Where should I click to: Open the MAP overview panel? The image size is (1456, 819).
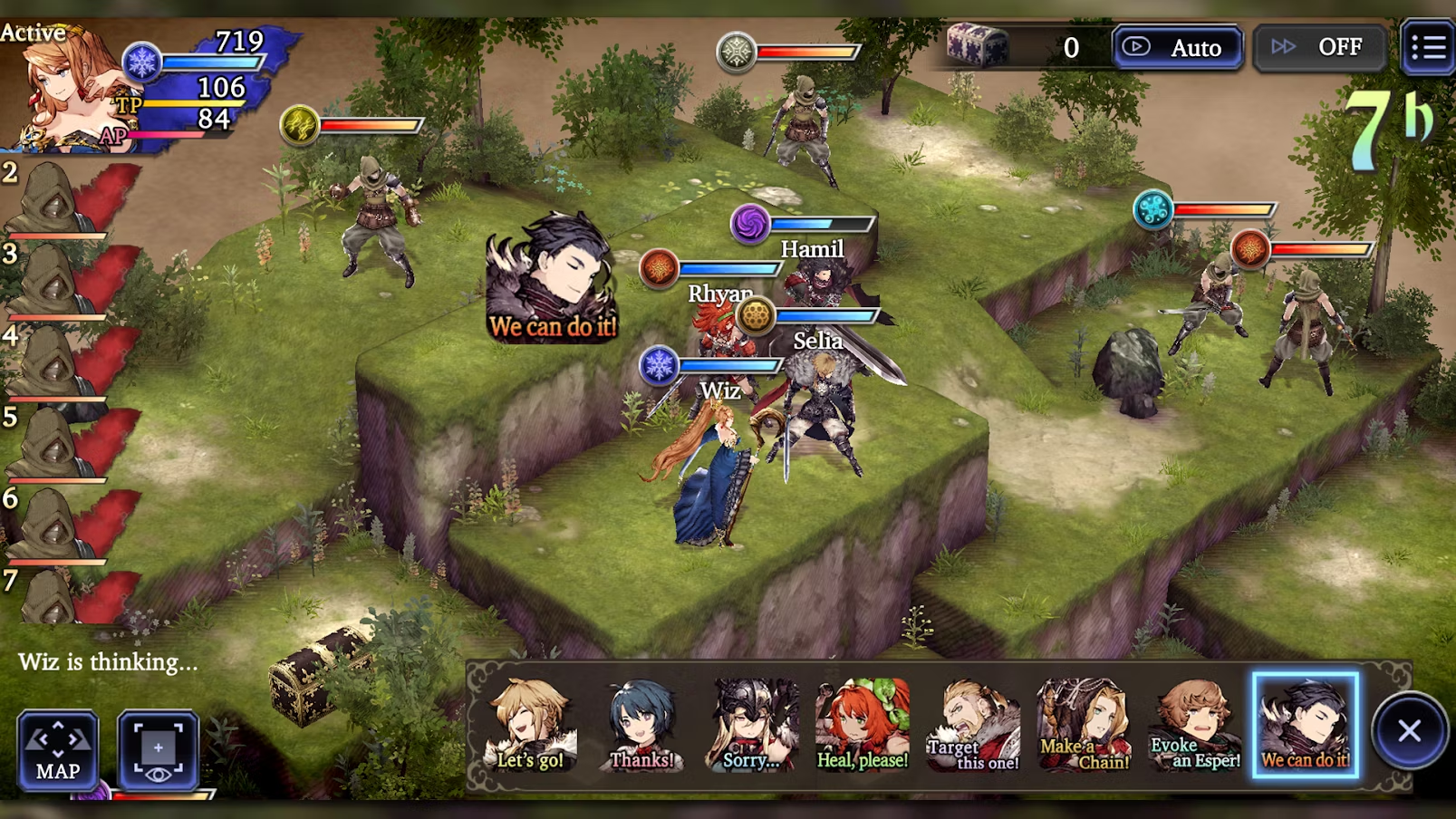click(57, 751)
